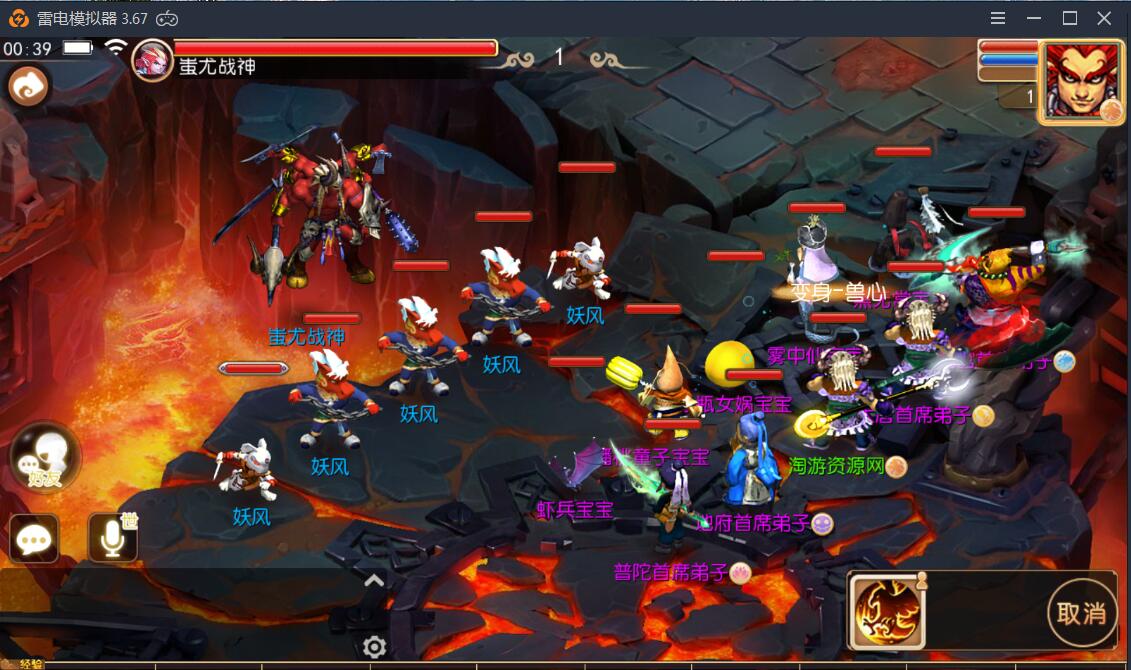Minimize the emulator window
Image resolution: width=1131 pixels, height=670 pixels.
pyautogui.click(x=1034, y=18)
